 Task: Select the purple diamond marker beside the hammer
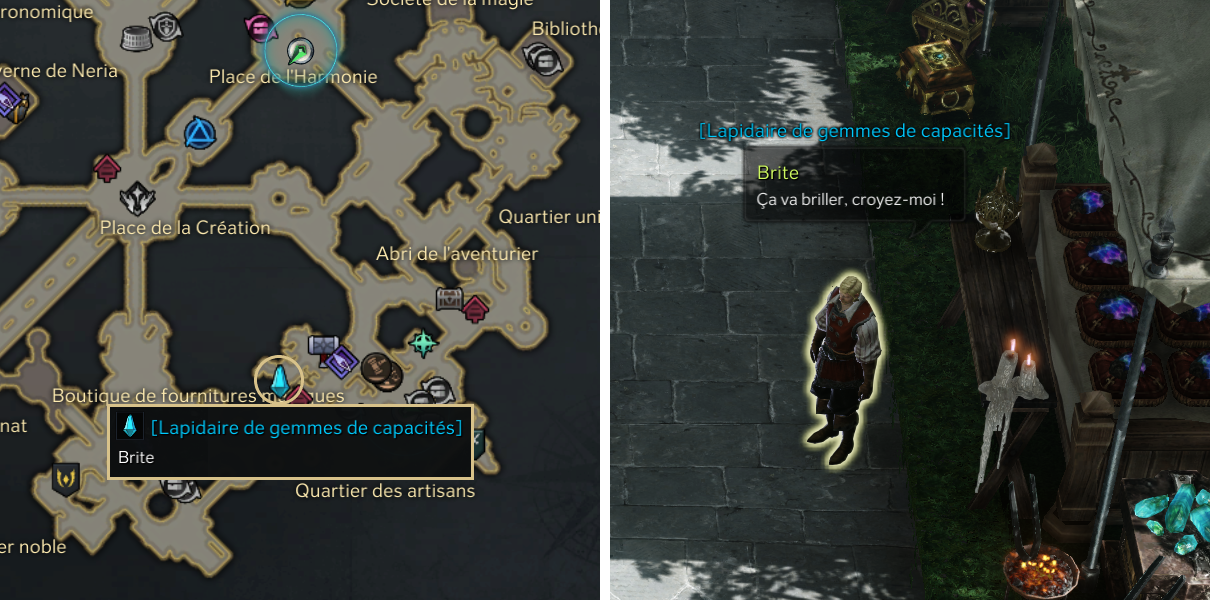pyautogui.click(x=342, y=360)
